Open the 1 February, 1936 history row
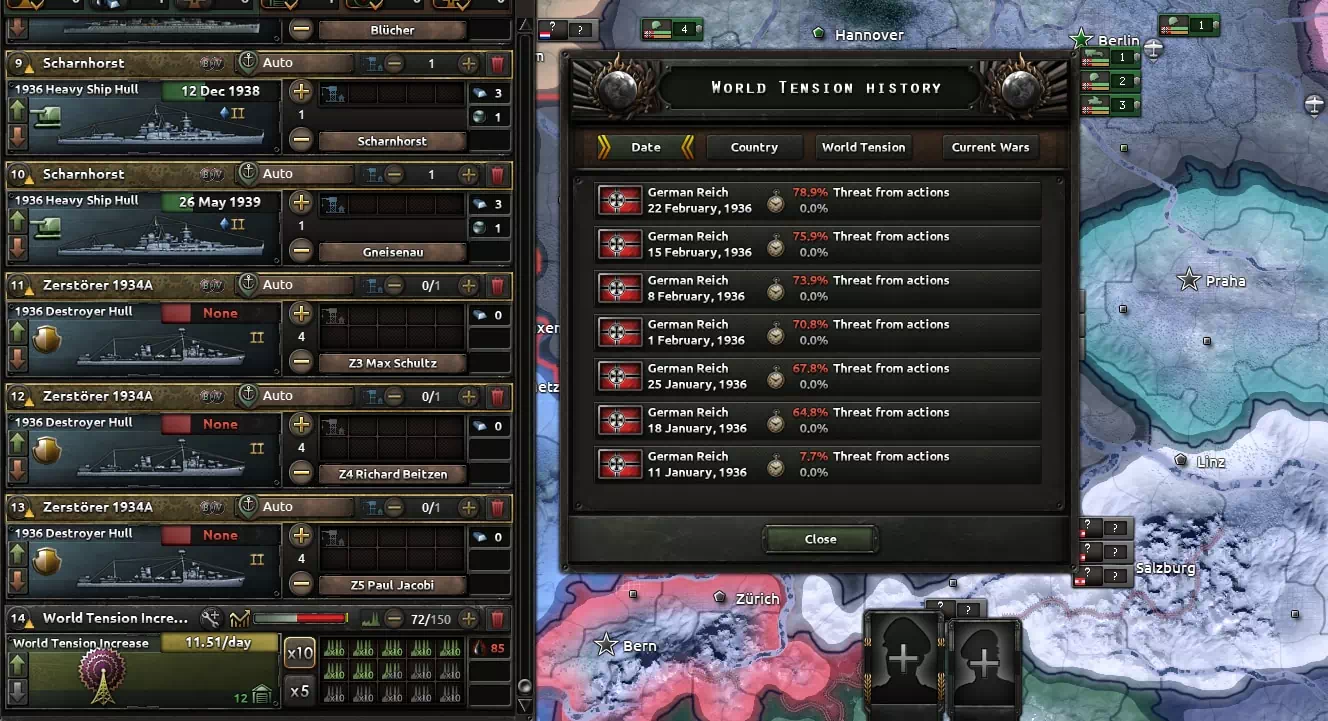Screen dimensions: 1328x721 (818, 332)
